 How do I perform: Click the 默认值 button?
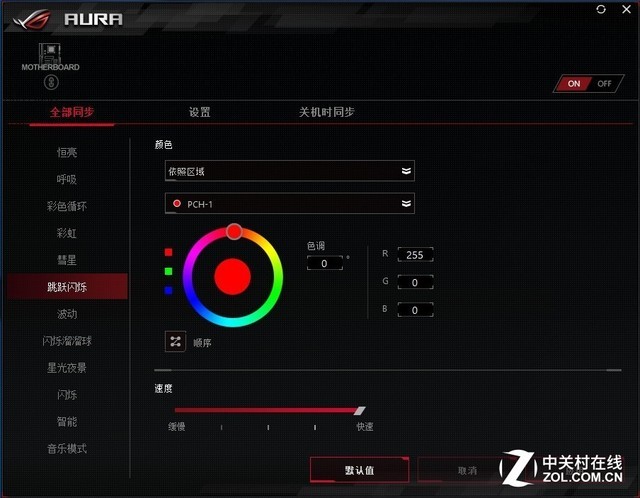(x=359, y=470)
